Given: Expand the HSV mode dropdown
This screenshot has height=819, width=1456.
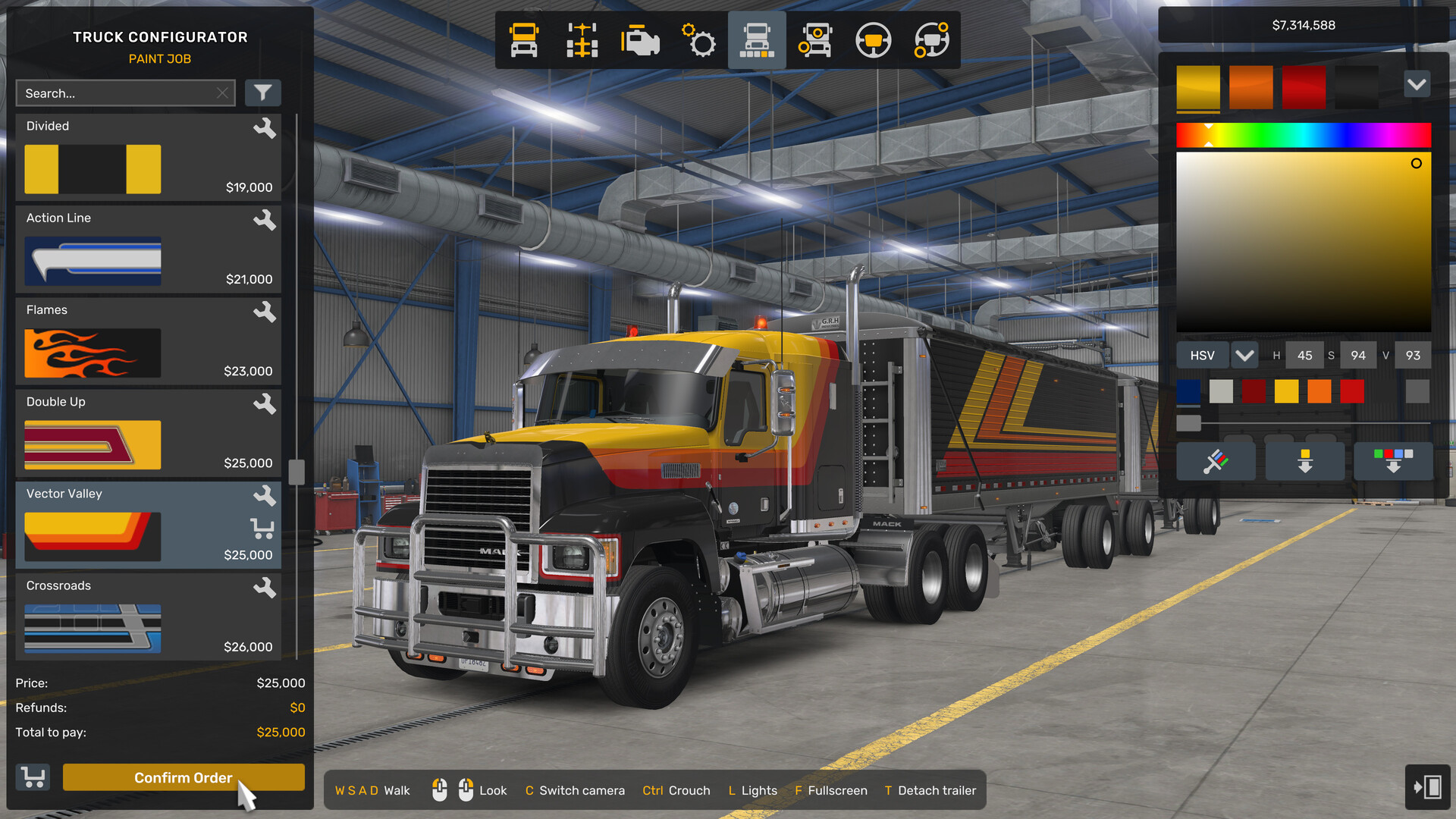Looking at the screenshot, I should (1244, 355).
